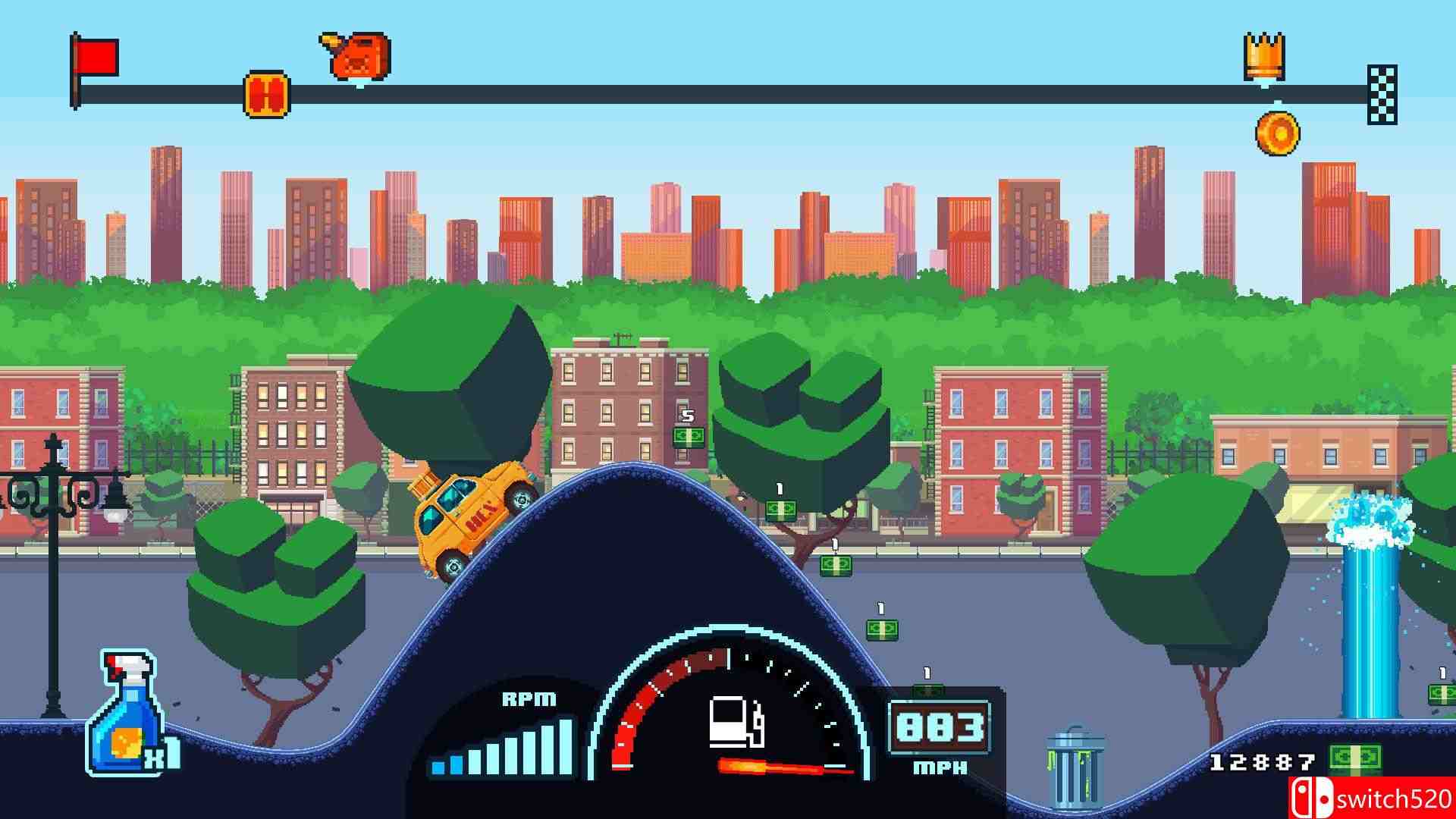Collect the gas can on the progress bar
The width and height of the screenshot is (1456, 819).
358,57
